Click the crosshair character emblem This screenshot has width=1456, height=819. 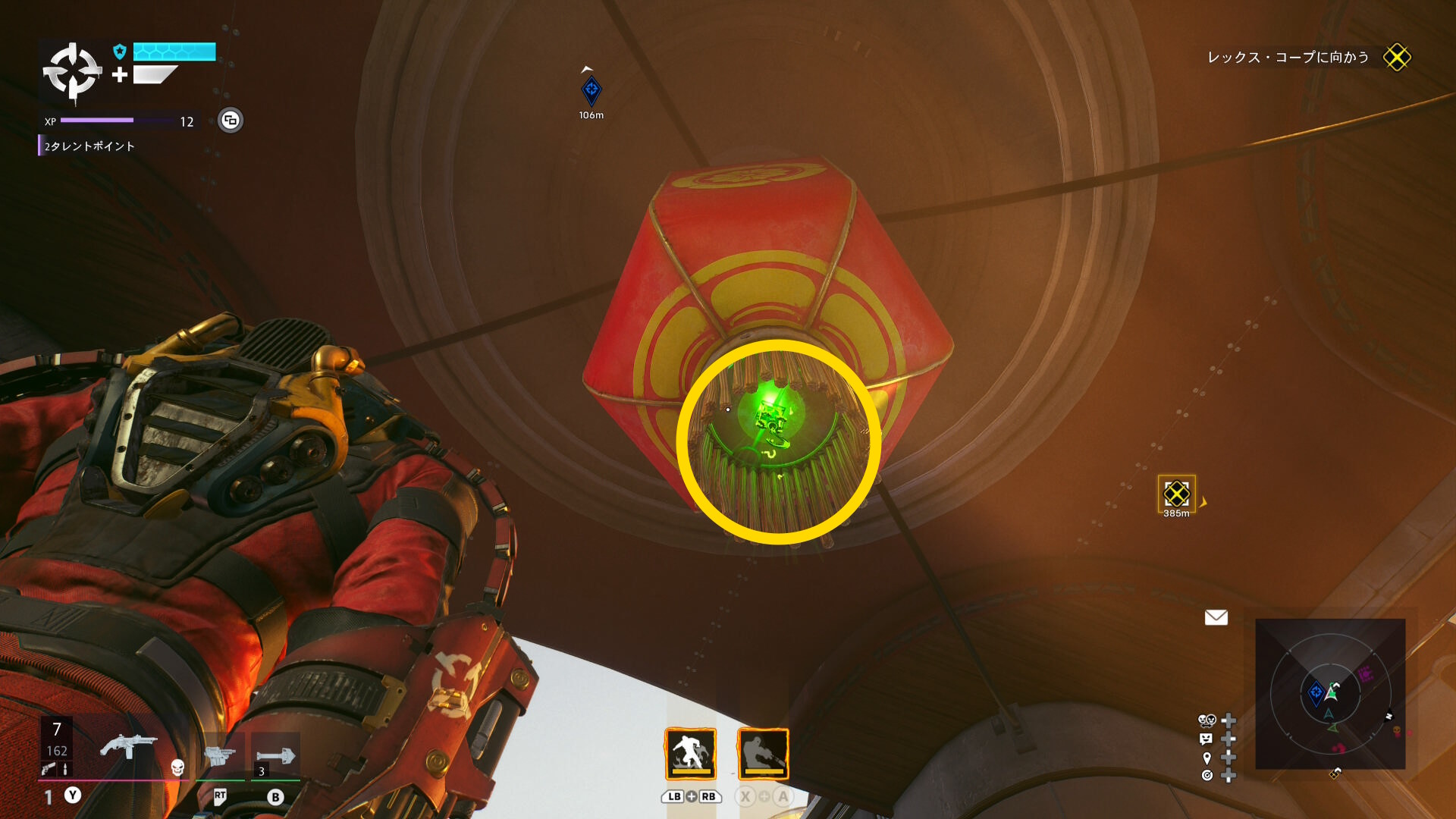click(72, 72)
